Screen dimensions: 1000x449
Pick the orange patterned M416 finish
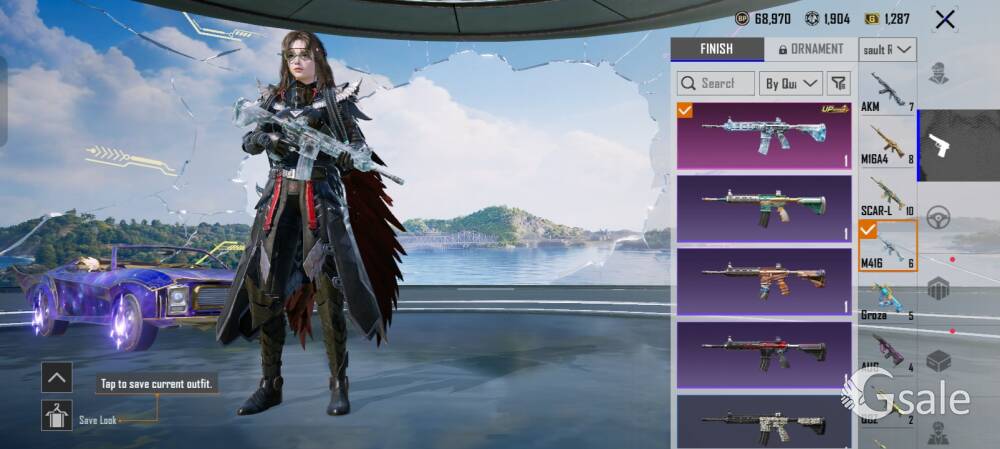(764, 281)
